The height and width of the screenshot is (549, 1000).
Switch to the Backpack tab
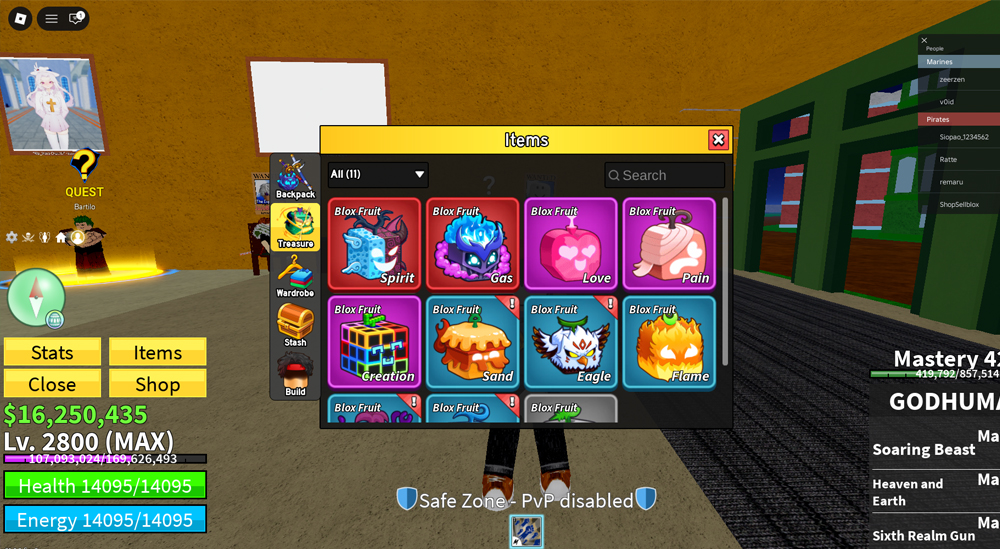click(295, 178)
